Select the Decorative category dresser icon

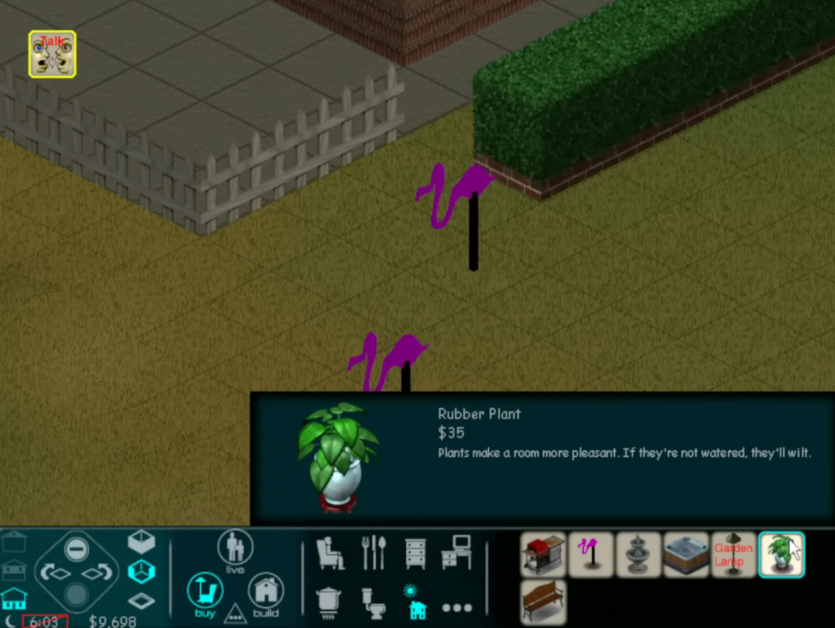click(415, 553)
